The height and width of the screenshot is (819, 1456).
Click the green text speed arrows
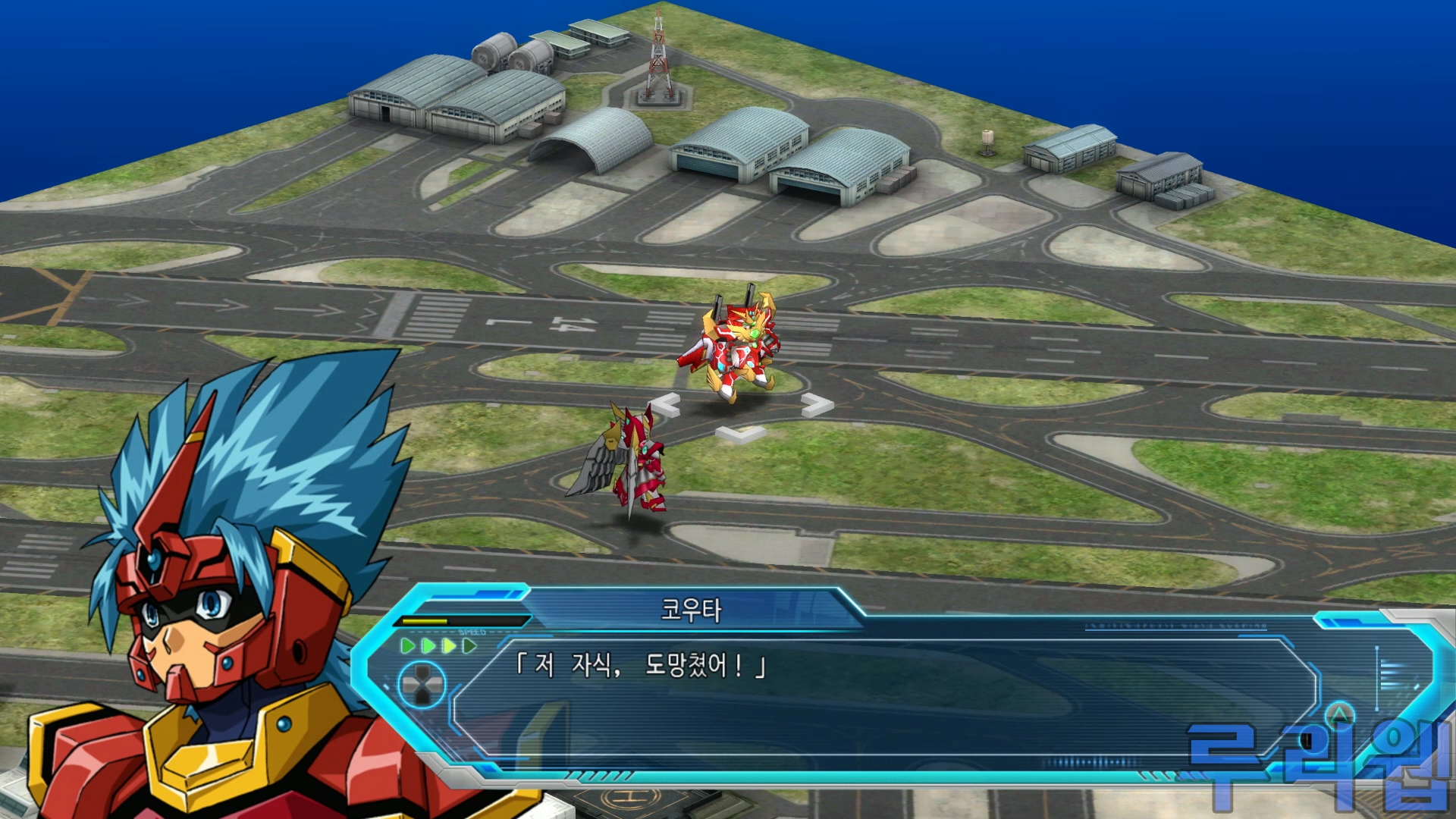pyautogui.click(x=438, y=646)
